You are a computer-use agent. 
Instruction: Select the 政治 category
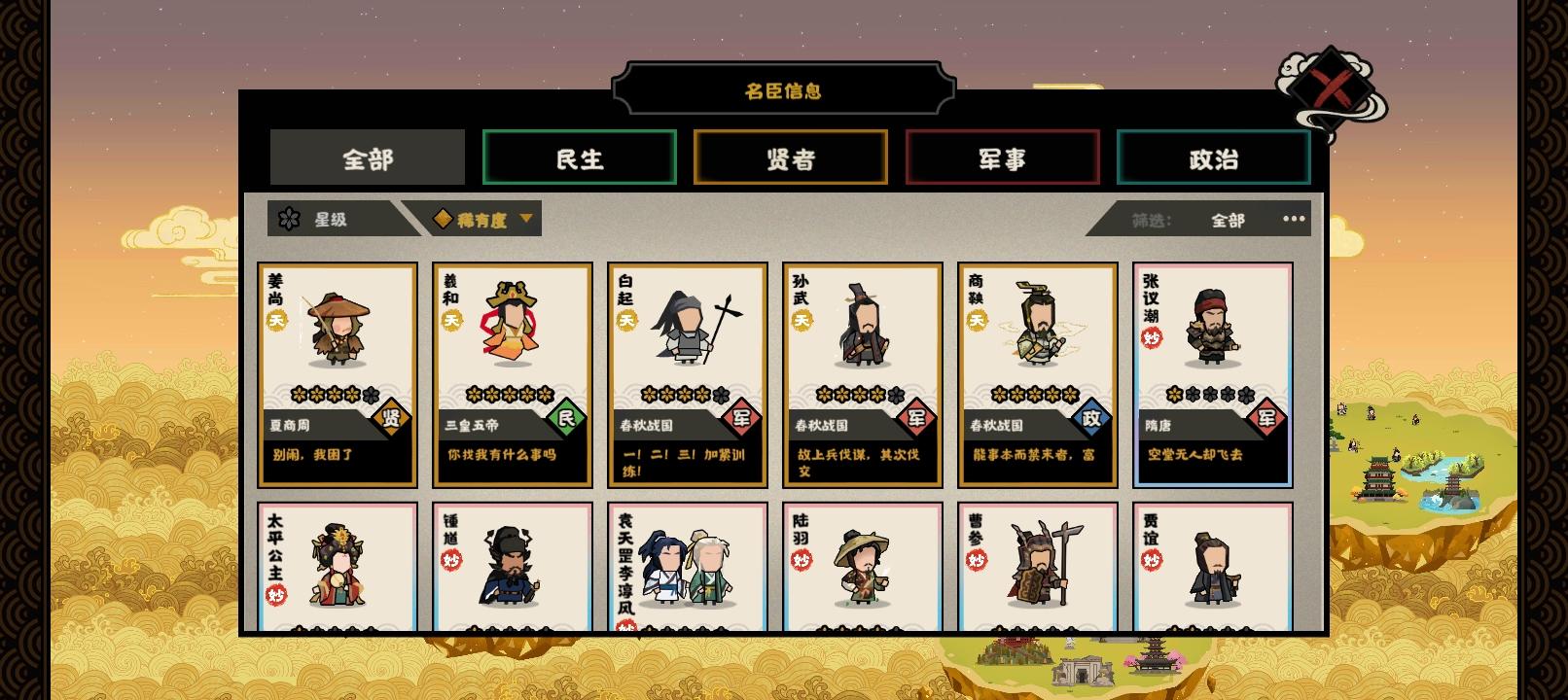pos(1214,157)
